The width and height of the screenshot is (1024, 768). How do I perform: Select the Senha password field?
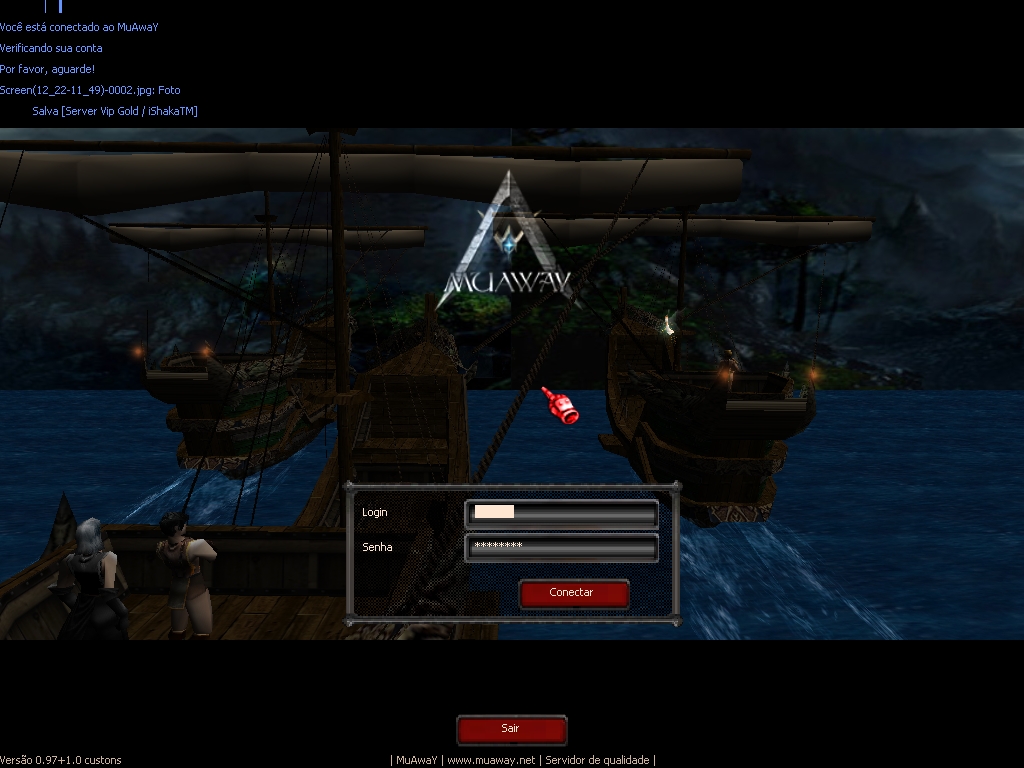pyautogui.click(x=561, y=548)
